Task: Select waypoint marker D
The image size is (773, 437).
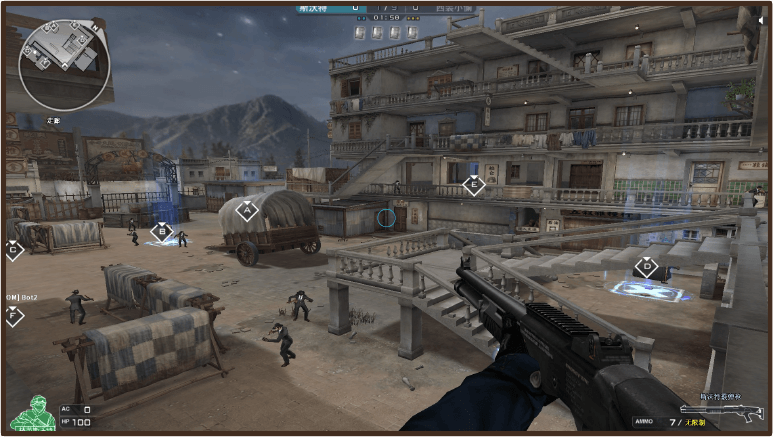Action: pyautogui.click(x=646, y=268)
